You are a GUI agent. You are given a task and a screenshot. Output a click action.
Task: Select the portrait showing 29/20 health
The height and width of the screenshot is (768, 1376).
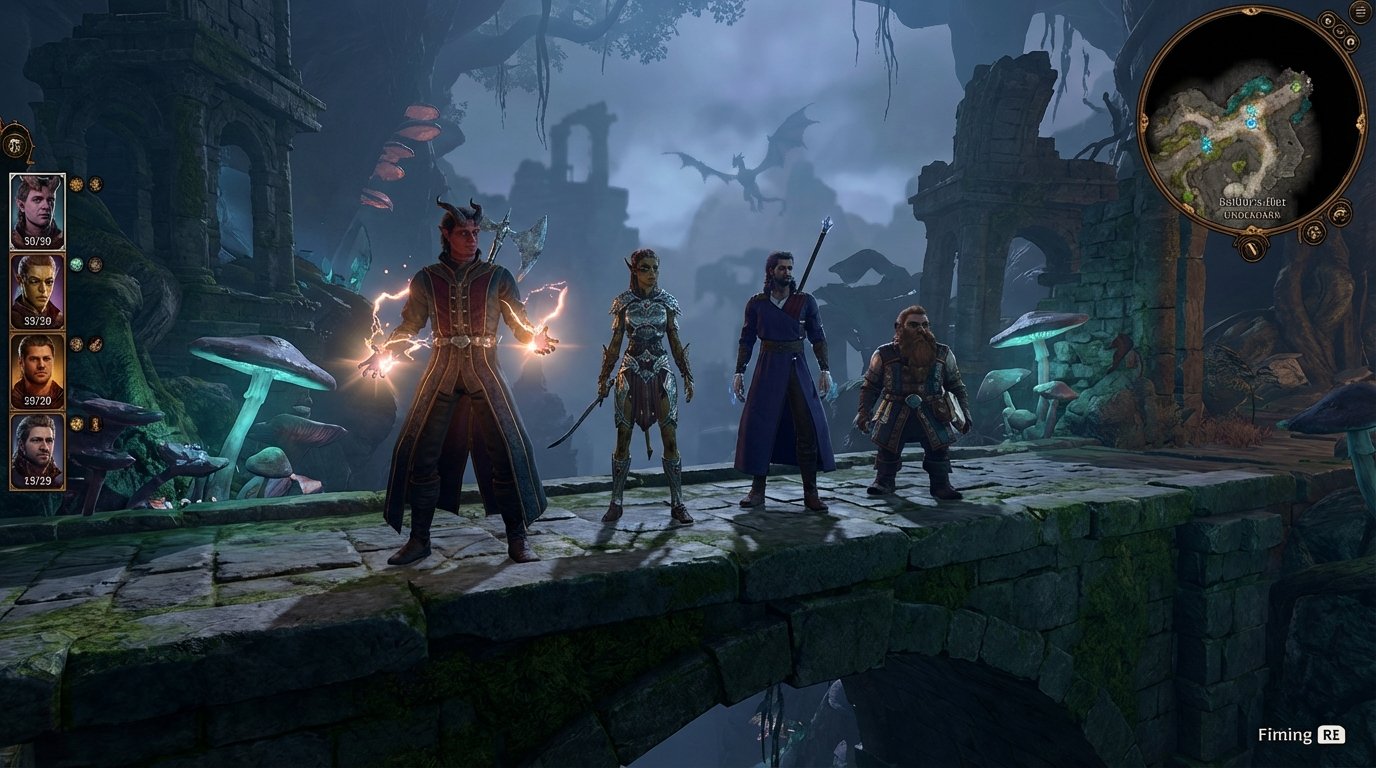(x=38, y=369)
